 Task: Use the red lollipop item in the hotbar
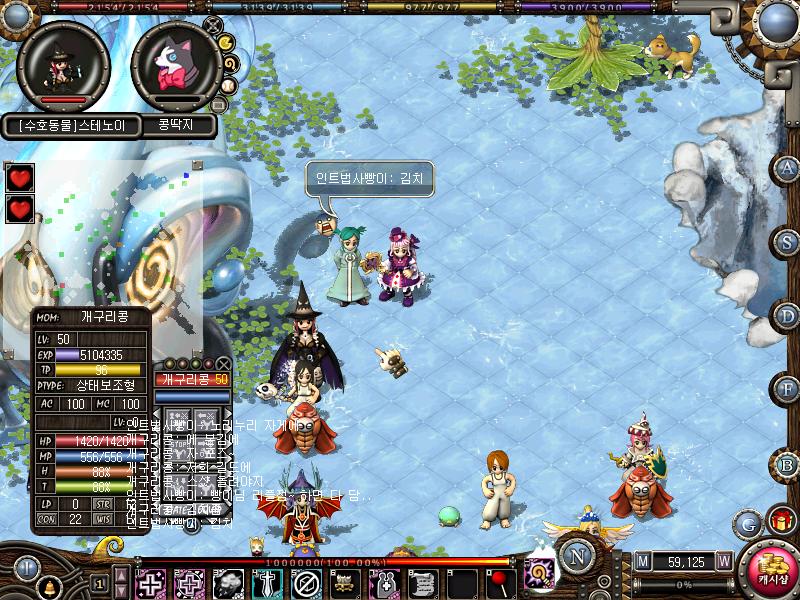498,582
